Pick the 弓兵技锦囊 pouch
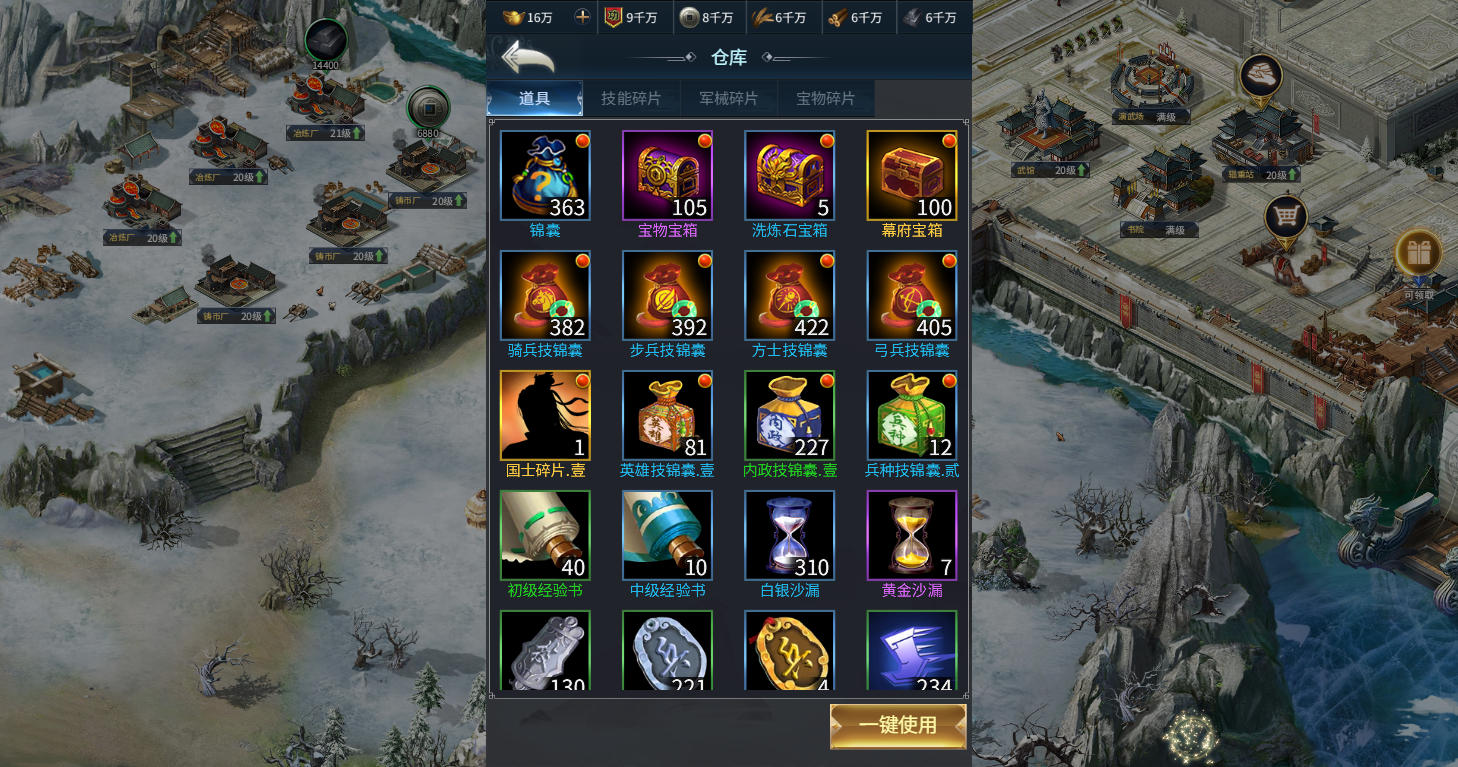Screen dimensions: 1458x767 tap(911, 296)
